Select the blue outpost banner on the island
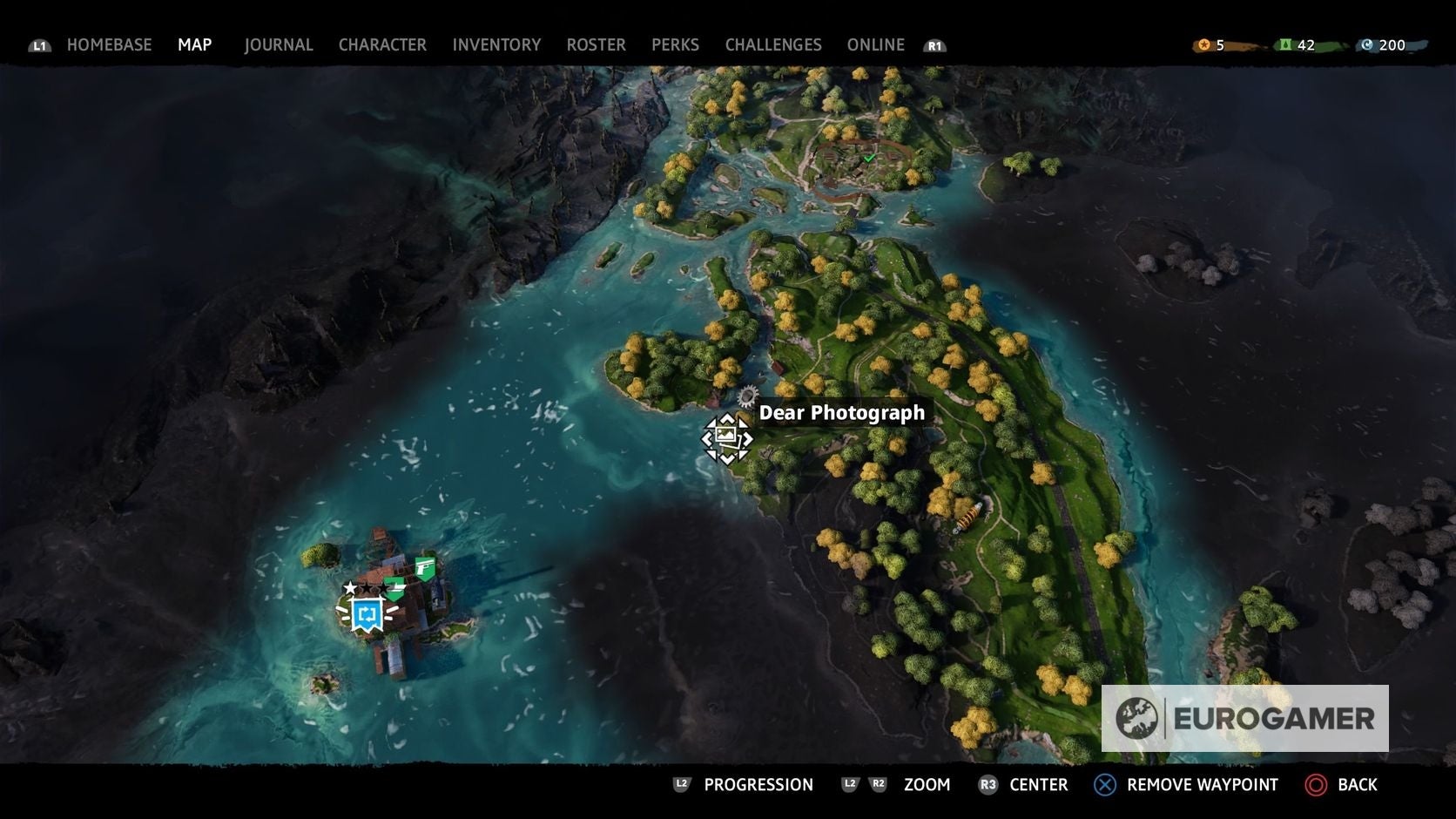 365,615
